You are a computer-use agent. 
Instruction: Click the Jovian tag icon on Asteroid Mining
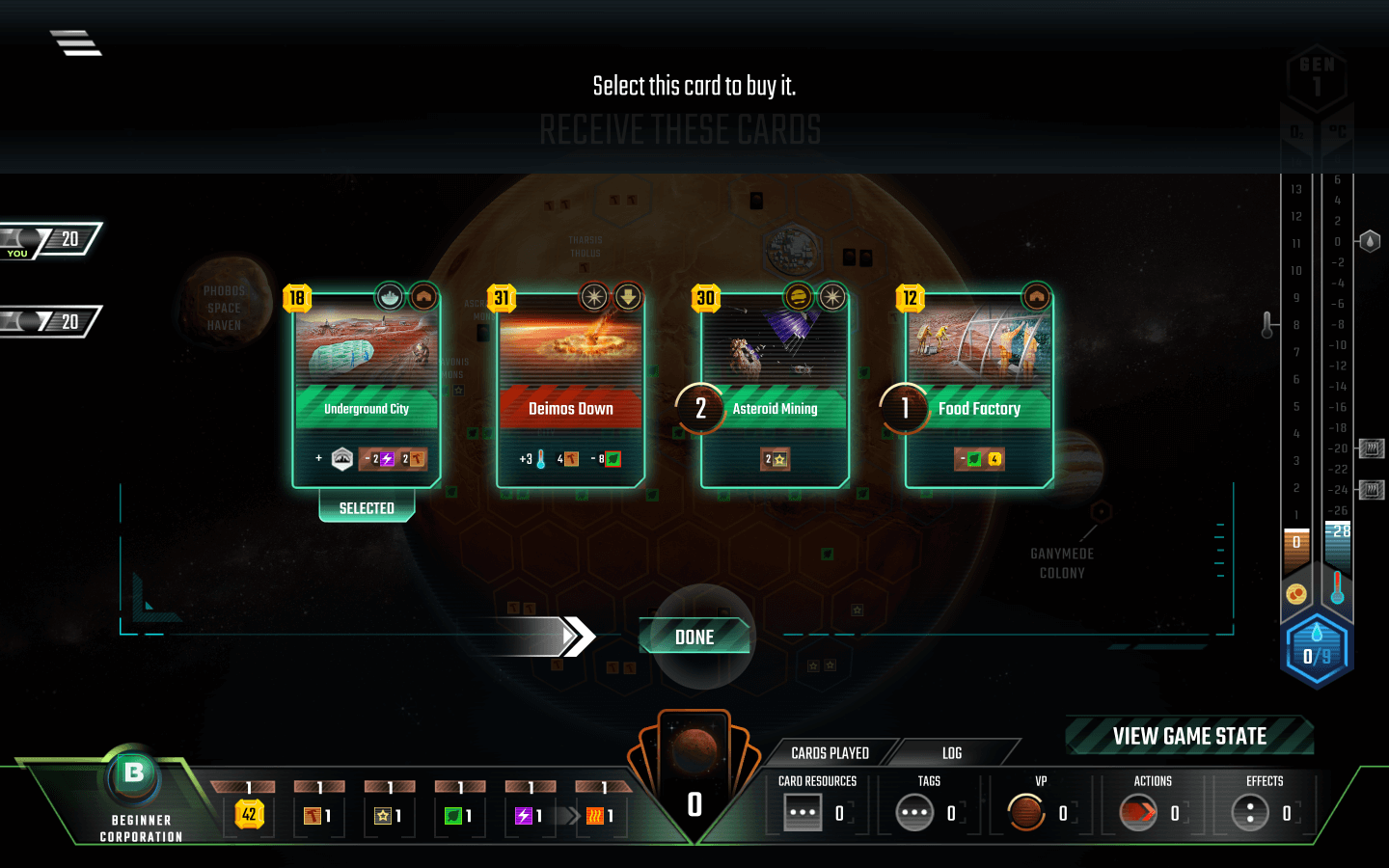799,298
